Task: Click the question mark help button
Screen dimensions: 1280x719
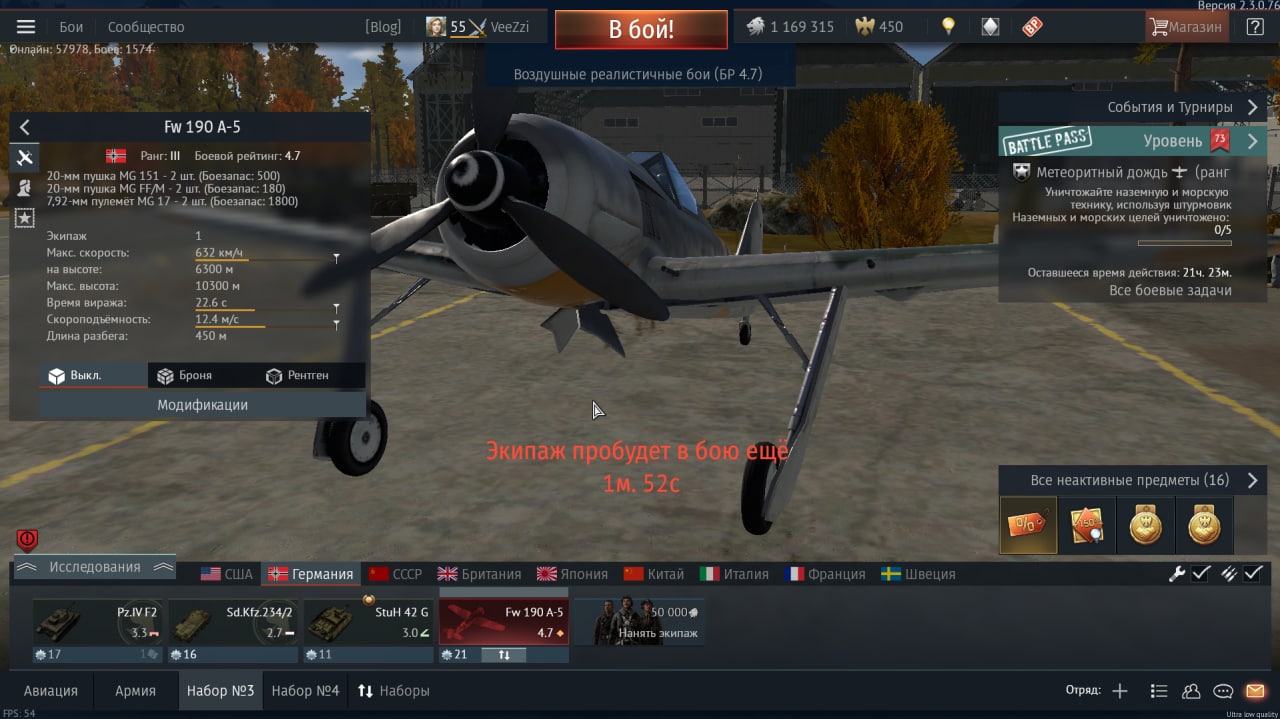Action: tap(1254, 27)
